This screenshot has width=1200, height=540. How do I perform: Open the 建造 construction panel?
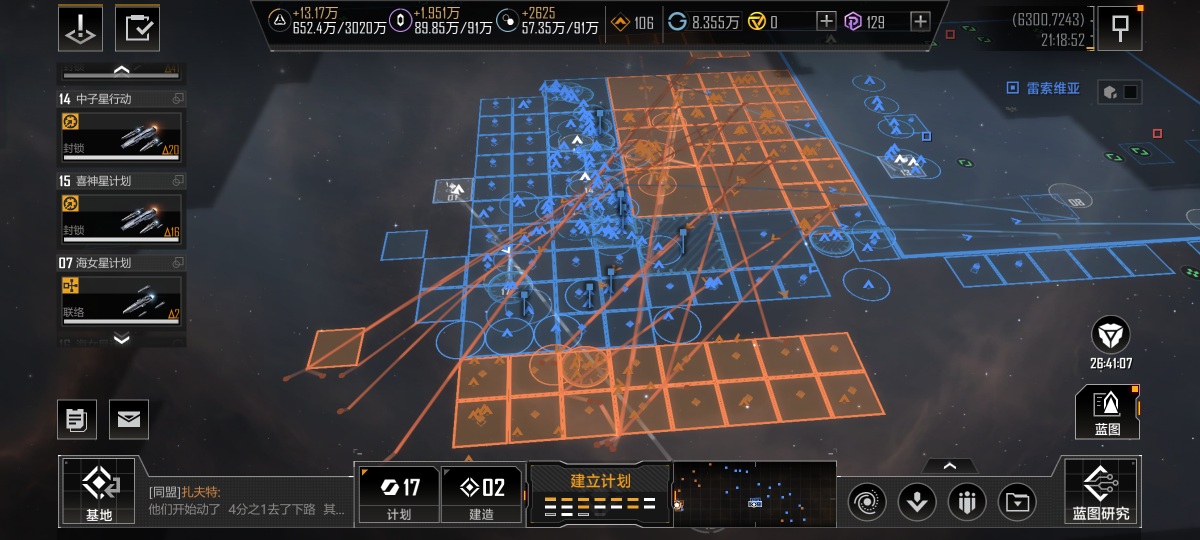click(481, 494)
